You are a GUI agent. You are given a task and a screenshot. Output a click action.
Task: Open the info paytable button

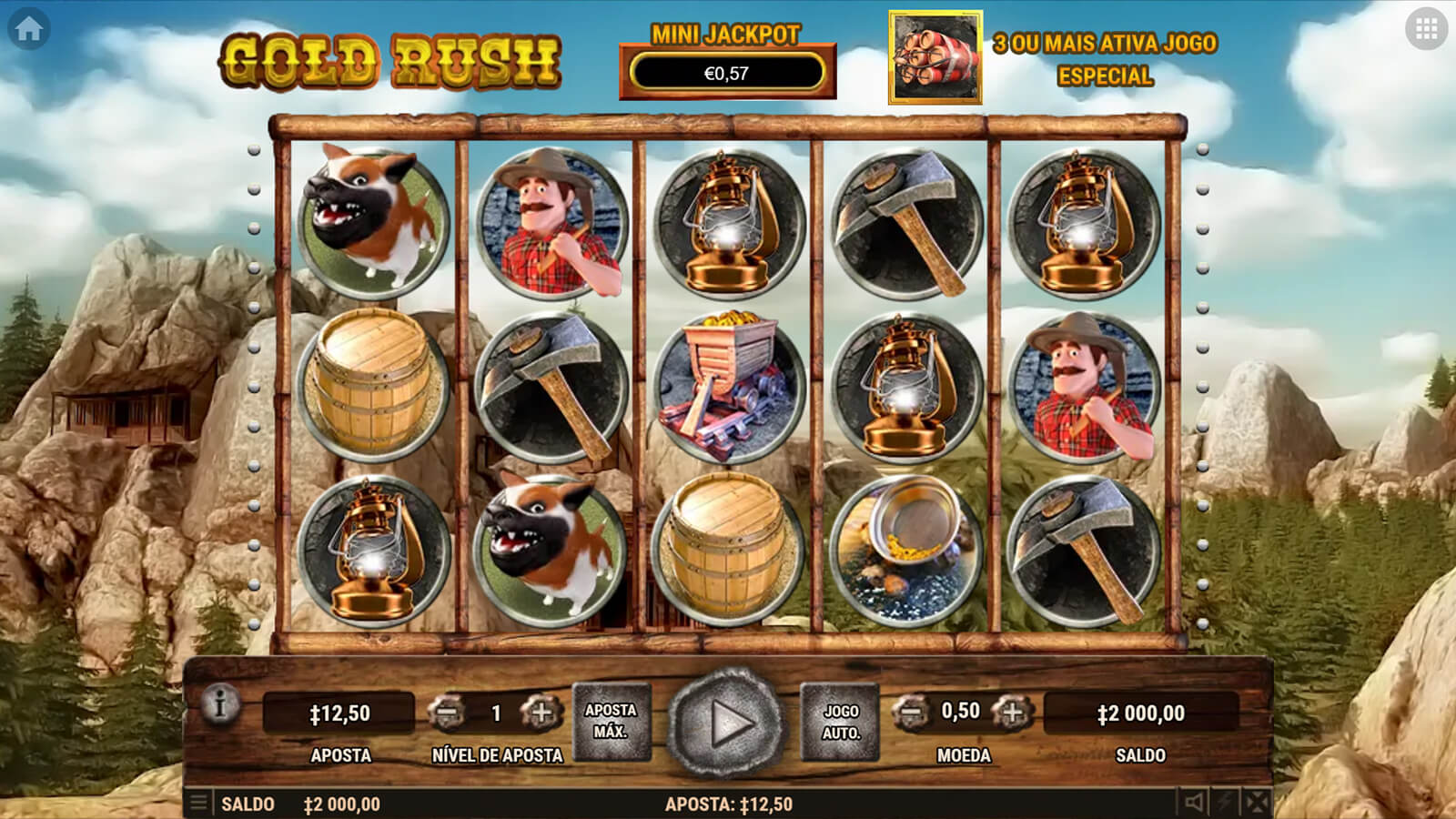pos(219,704)
